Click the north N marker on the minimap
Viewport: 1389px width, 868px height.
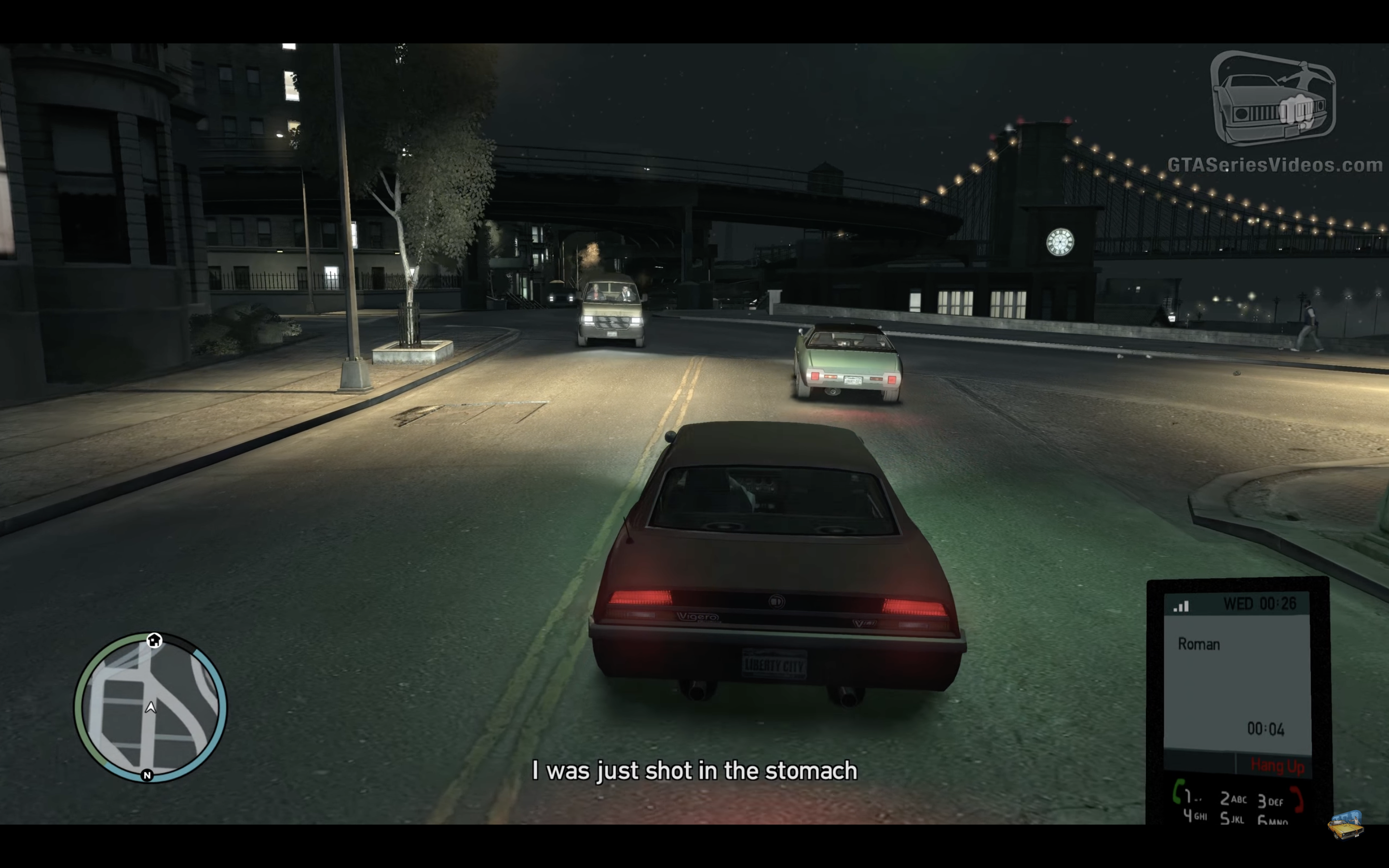click(147, 775)
